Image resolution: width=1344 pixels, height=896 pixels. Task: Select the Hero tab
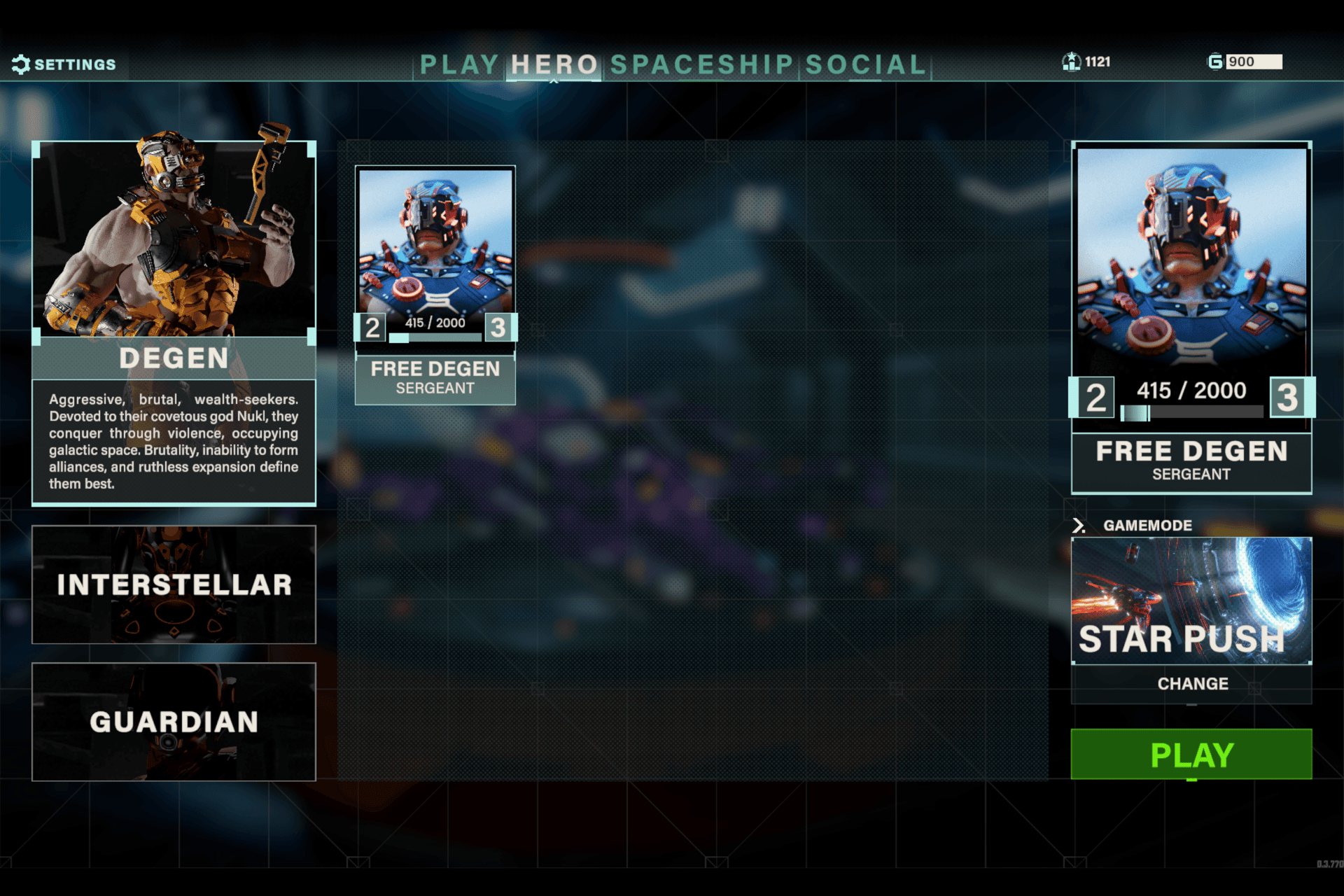[x=554, y=64]
